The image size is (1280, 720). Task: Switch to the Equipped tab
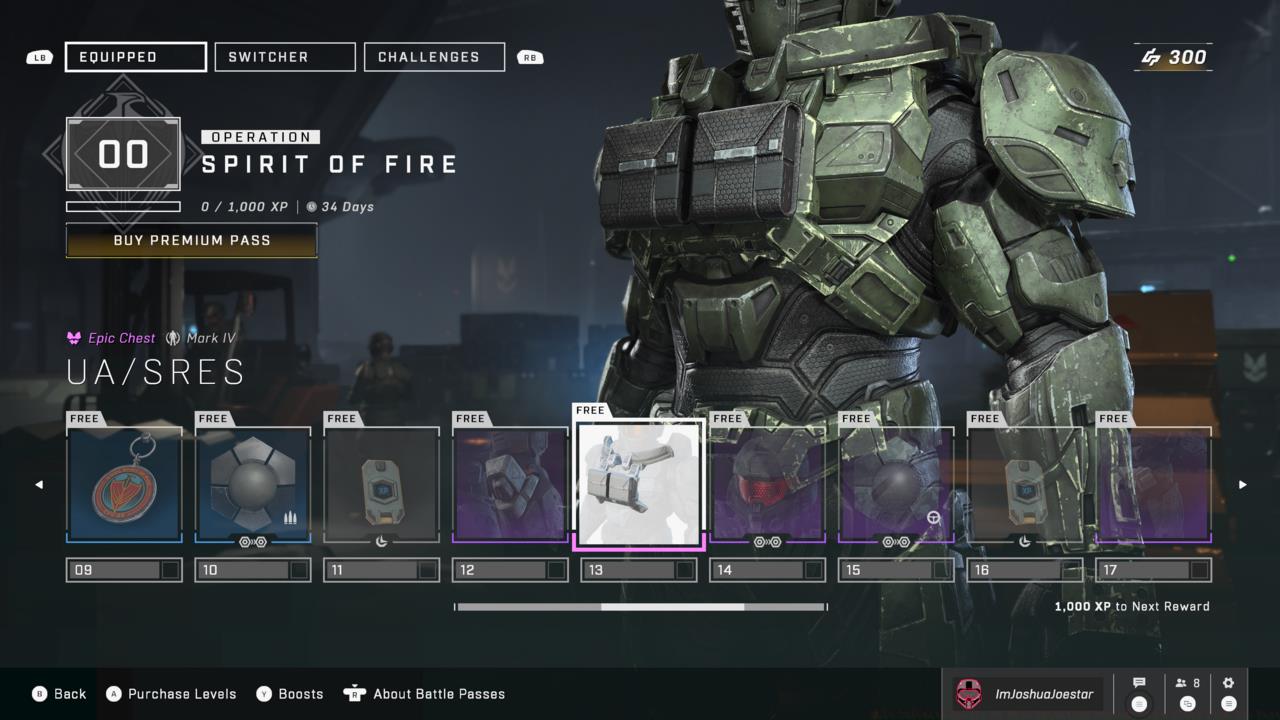(136, 57)
